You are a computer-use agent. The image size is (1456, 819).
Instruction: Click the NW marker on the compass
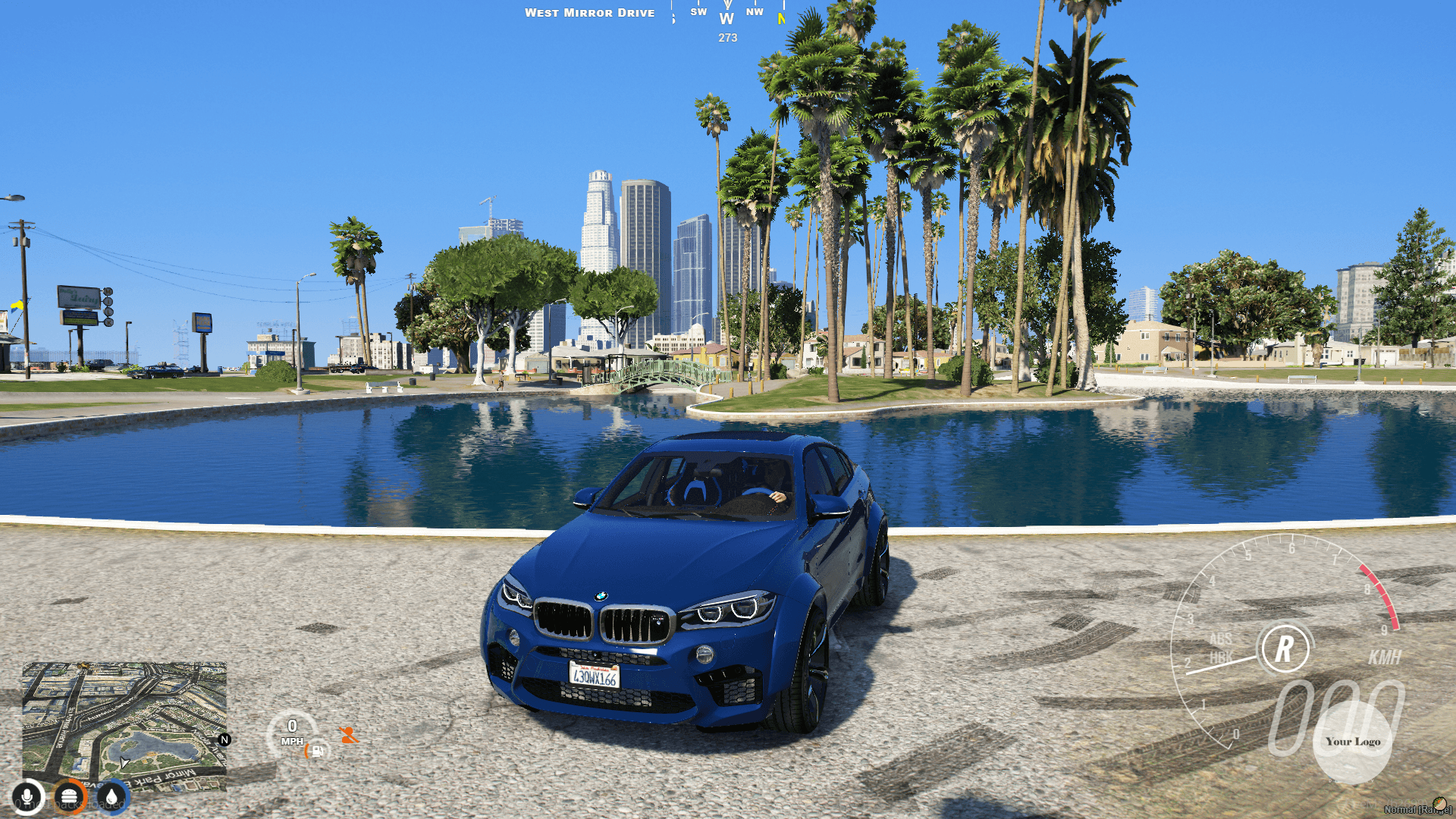tap(753, 11)
